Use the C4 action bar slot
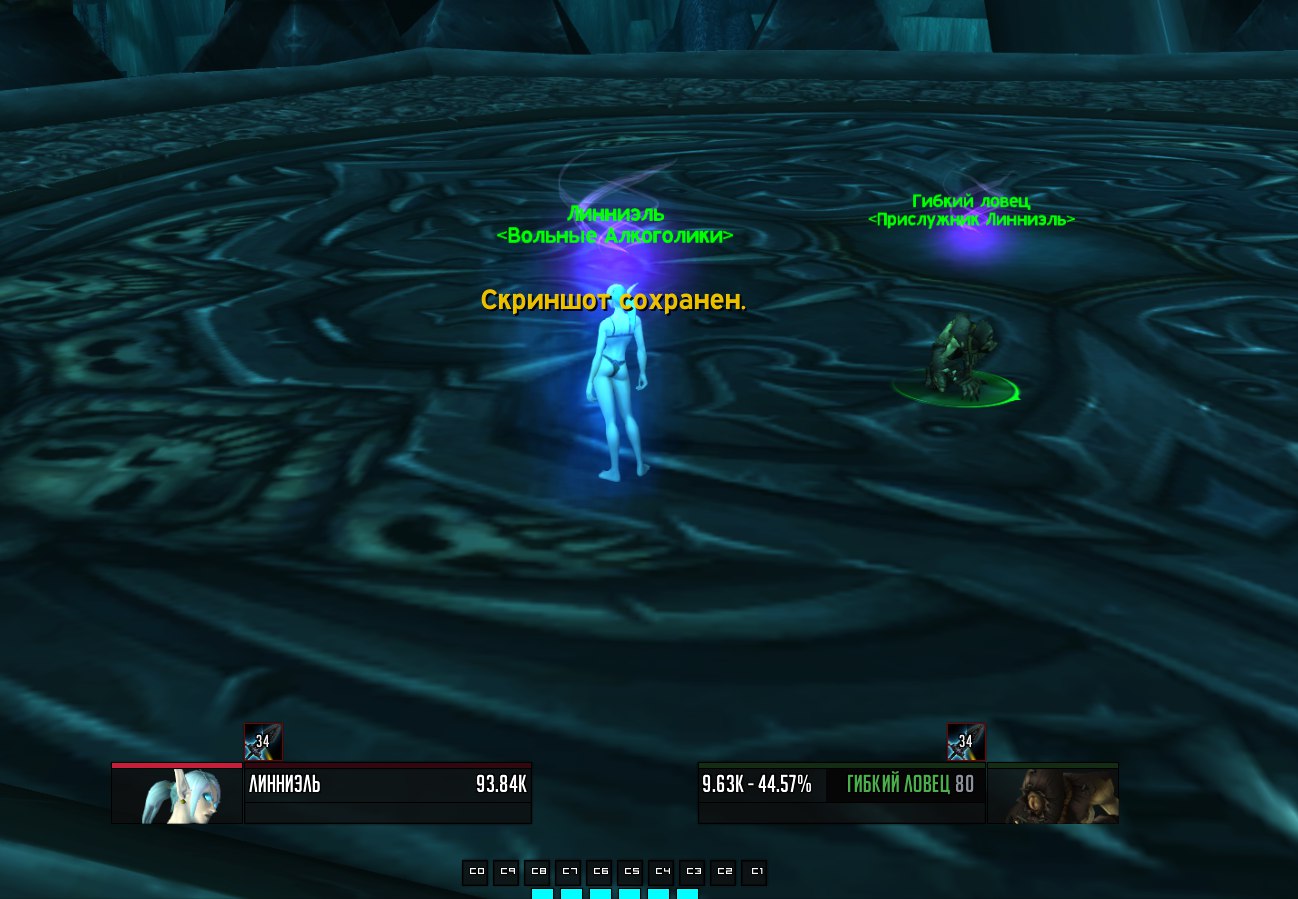The width and height of the screenshot is (1298, 899). click(x=662, y=872)
